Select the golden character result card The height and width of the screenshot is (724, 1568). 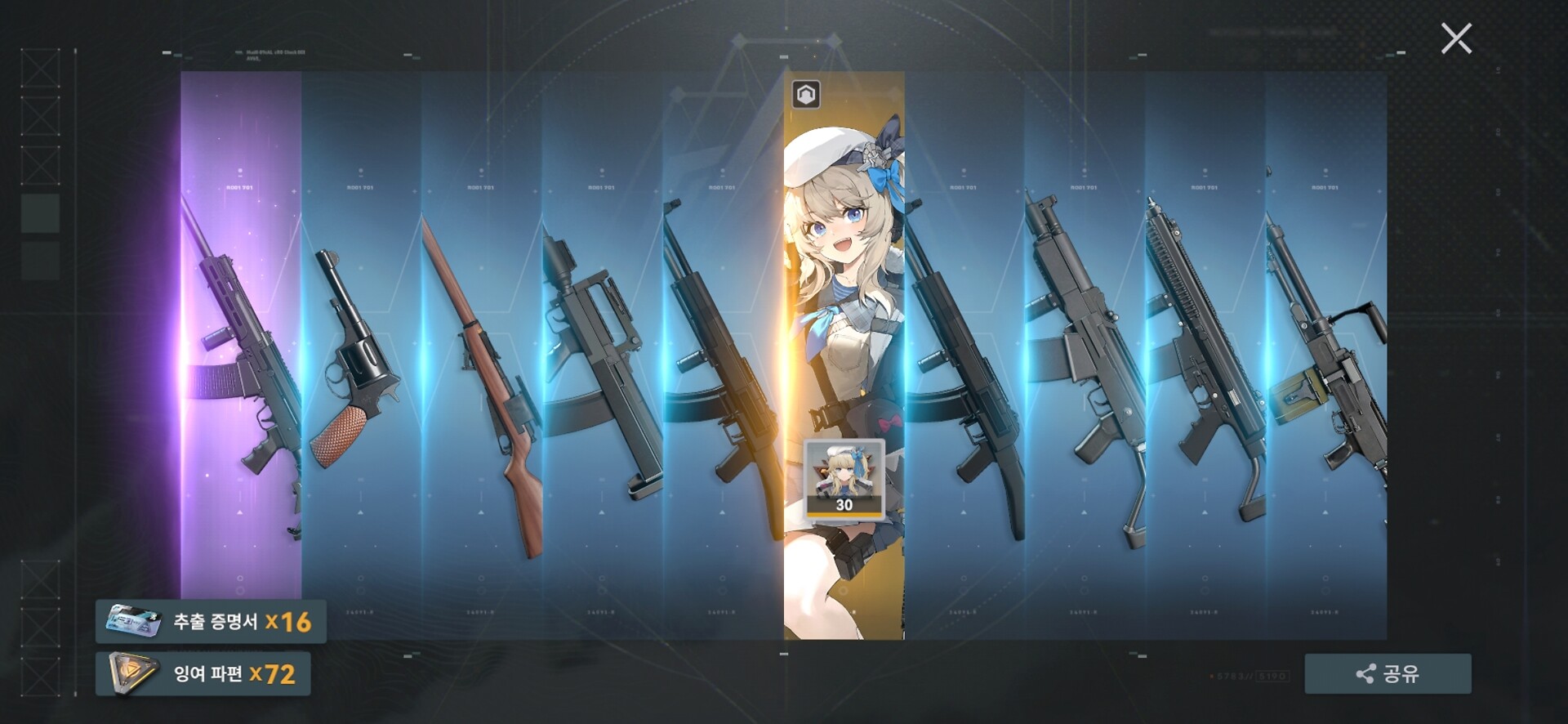[x=844, y=327]
